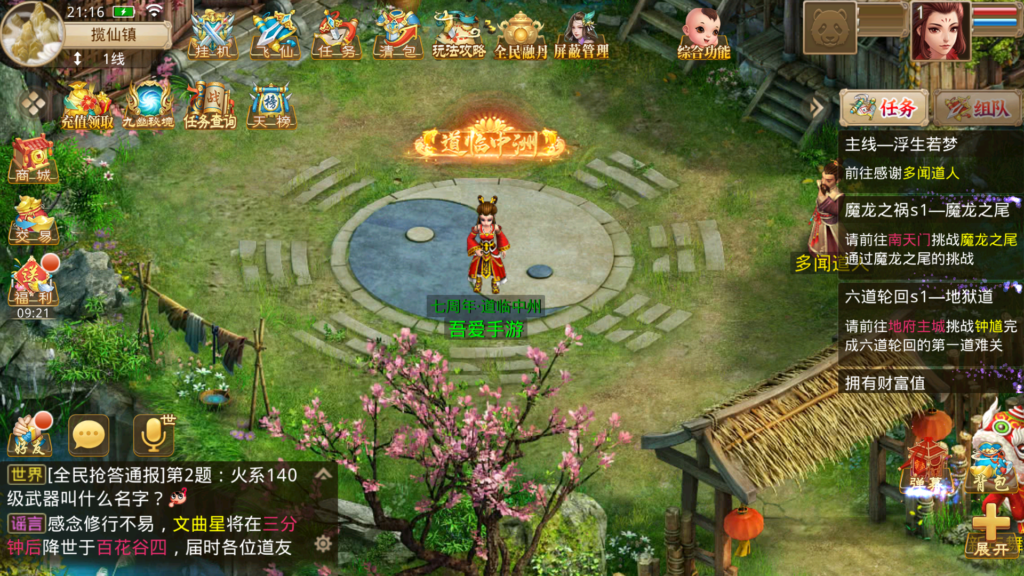Open the 挂机 auto-battle menu
This screenshot has width=1024, height=576.
[213, 34]
